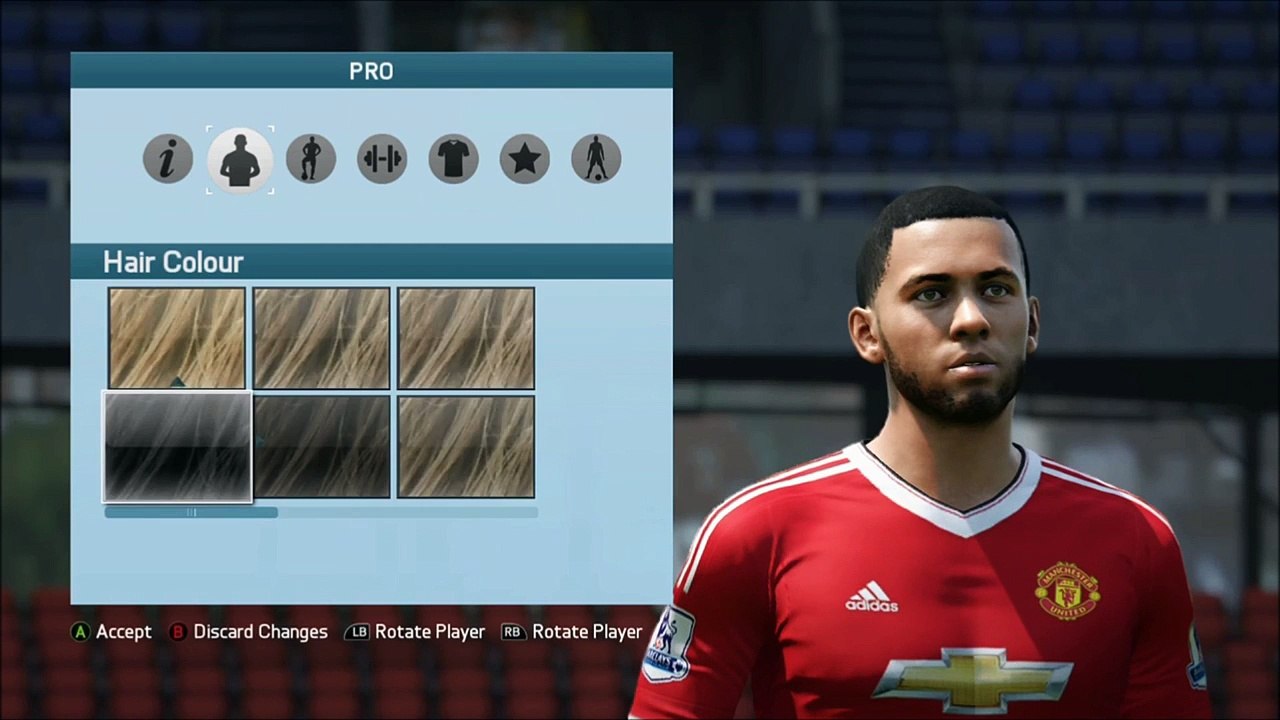Switch to the player-with-ball tab

tap(310, 159)
